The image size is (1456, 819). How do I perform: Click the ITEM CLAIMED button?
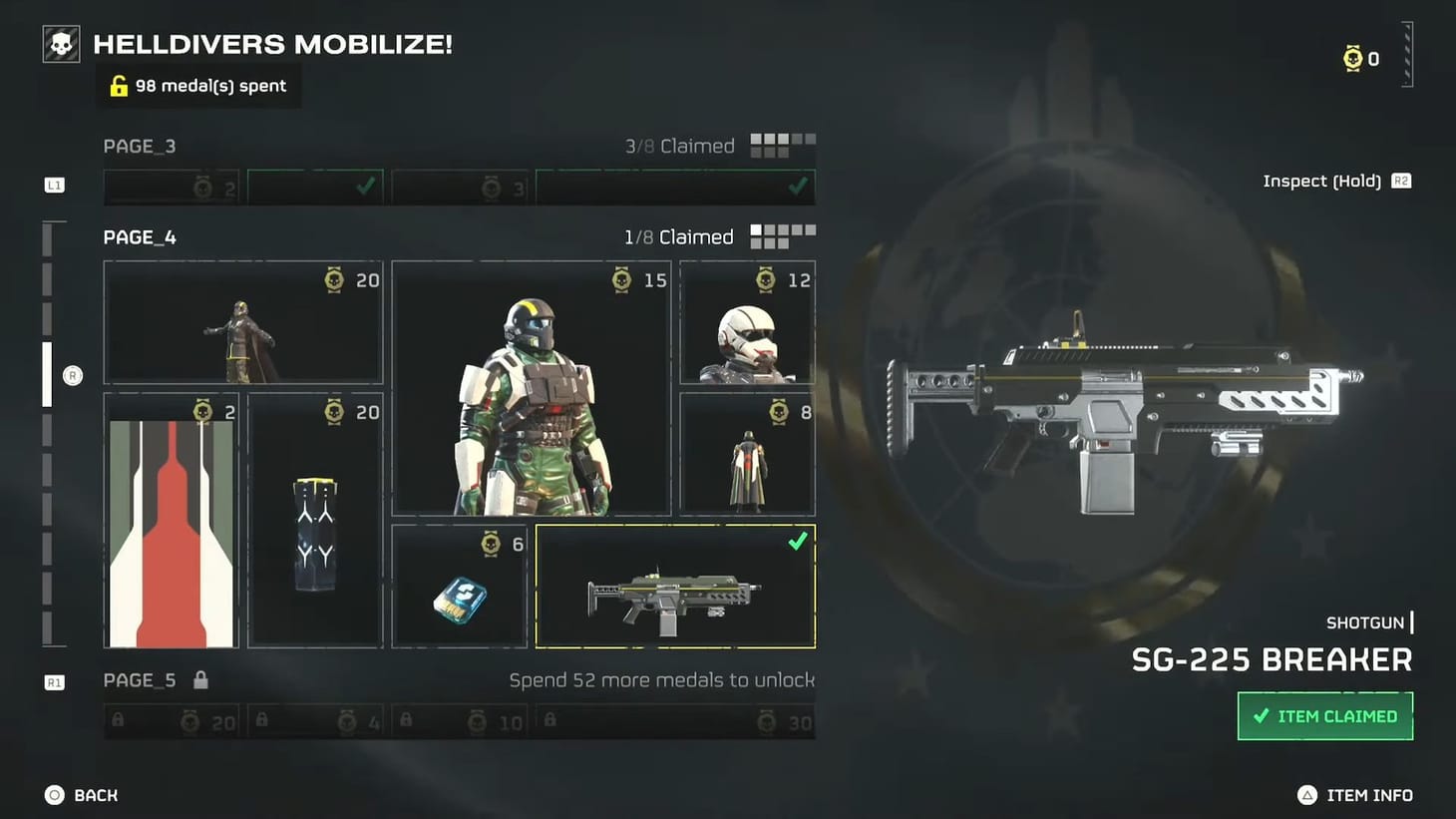coord(1324,716)
